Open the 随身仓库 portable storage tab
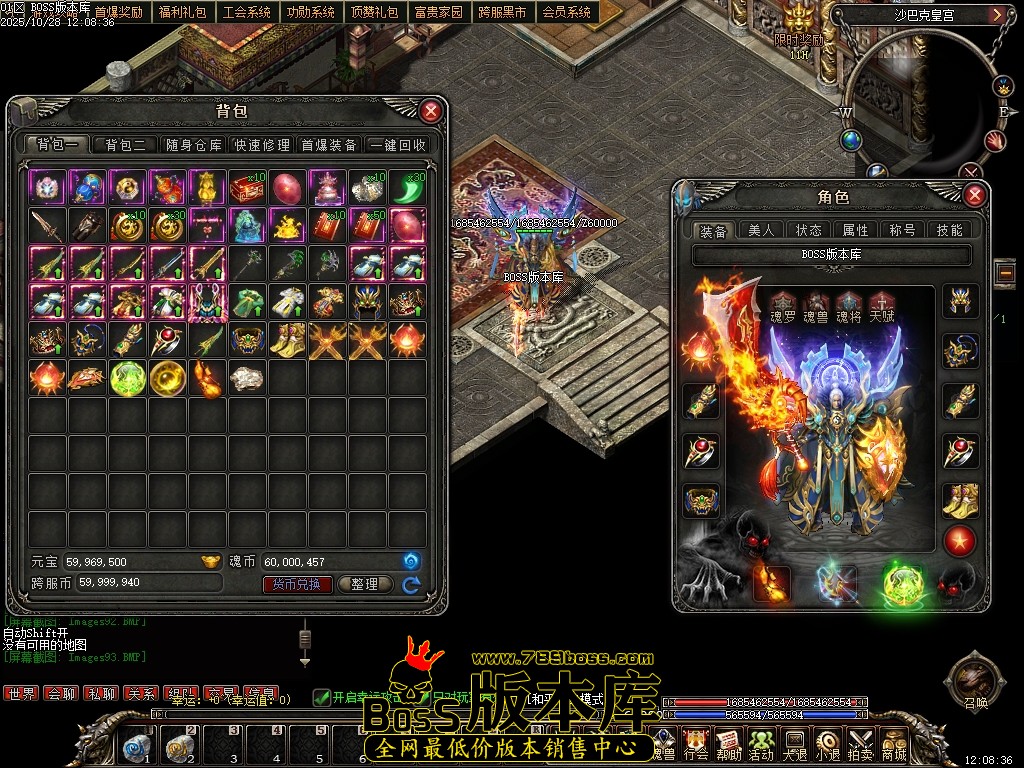The image size is (1024, 768). click(194, 145)
